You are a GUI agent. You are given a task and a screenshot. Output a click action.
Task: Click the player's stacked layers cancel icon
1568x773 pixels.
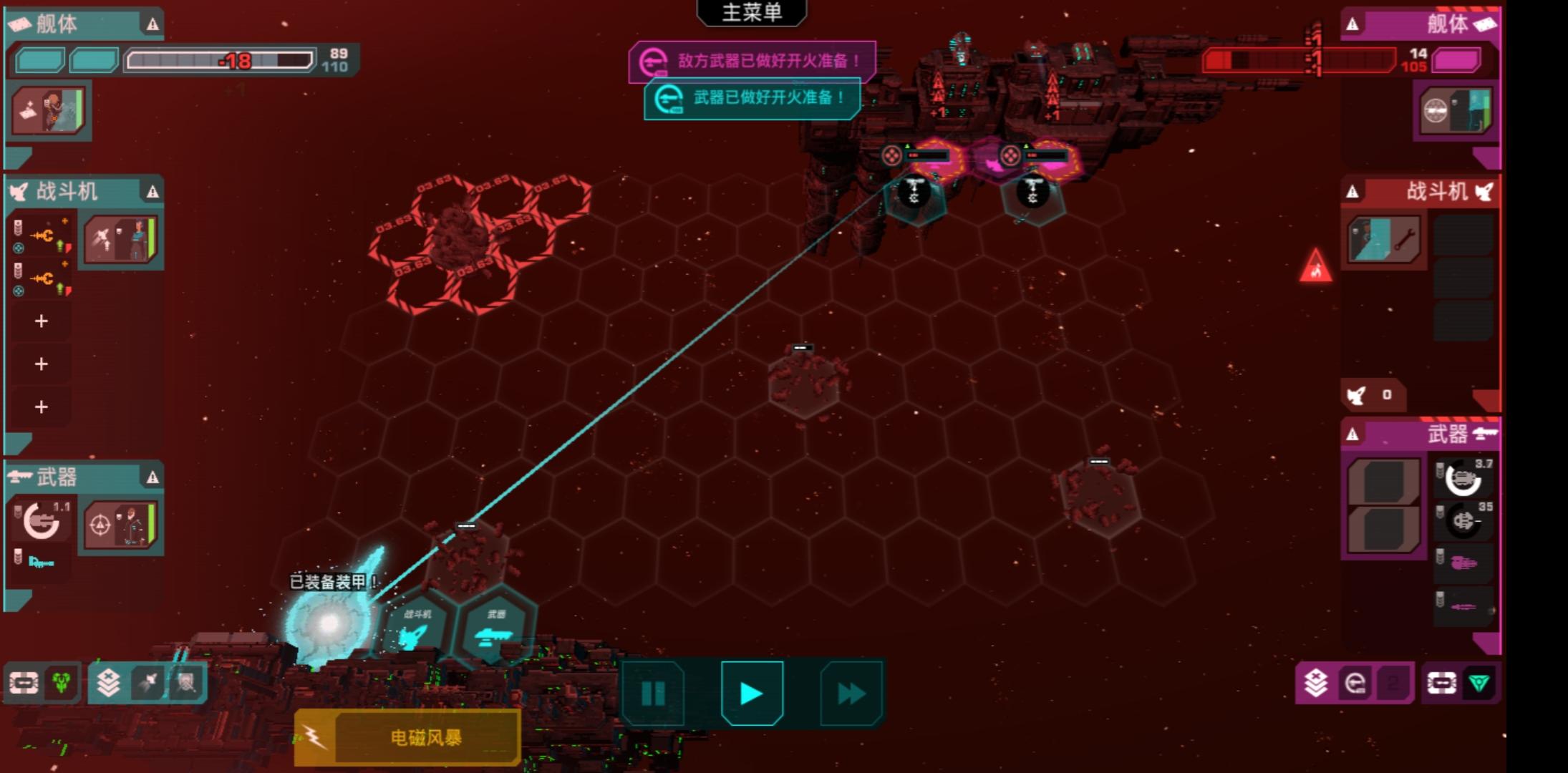[x=108, y=683]
